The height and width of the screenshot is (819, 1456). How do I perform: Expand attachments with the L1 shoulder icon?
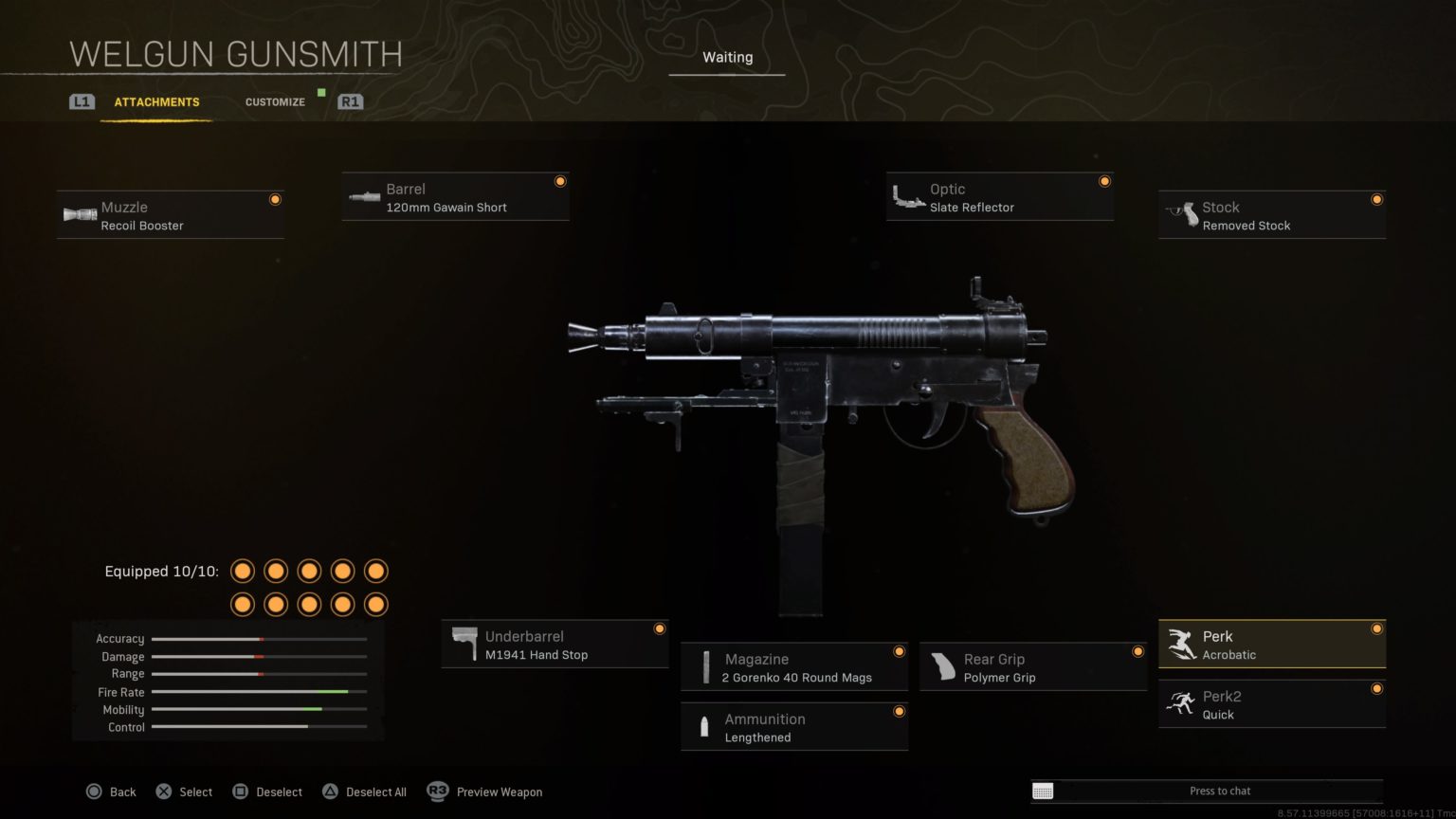pyautogui.click(x=82, y=101)
